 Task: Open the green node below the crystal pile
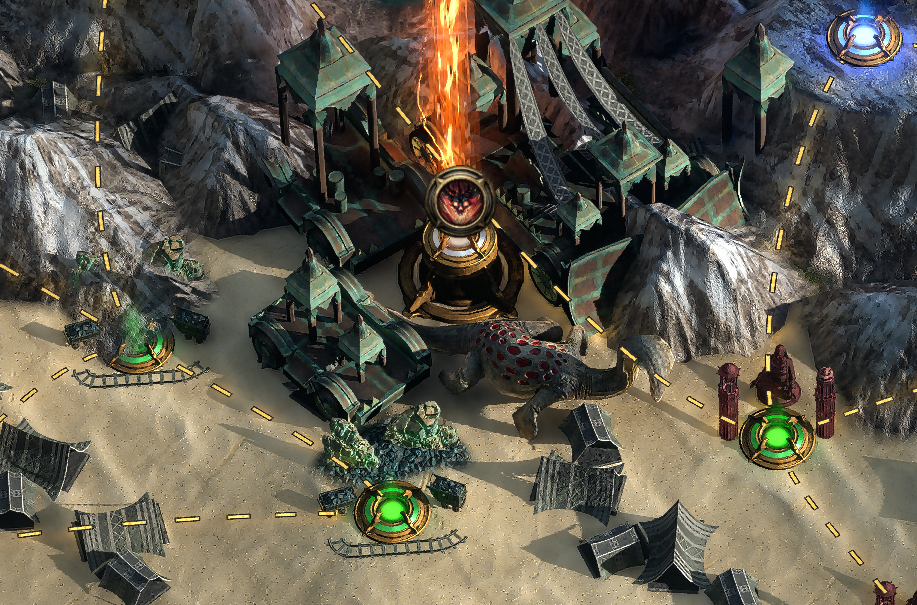coord(391,511)
